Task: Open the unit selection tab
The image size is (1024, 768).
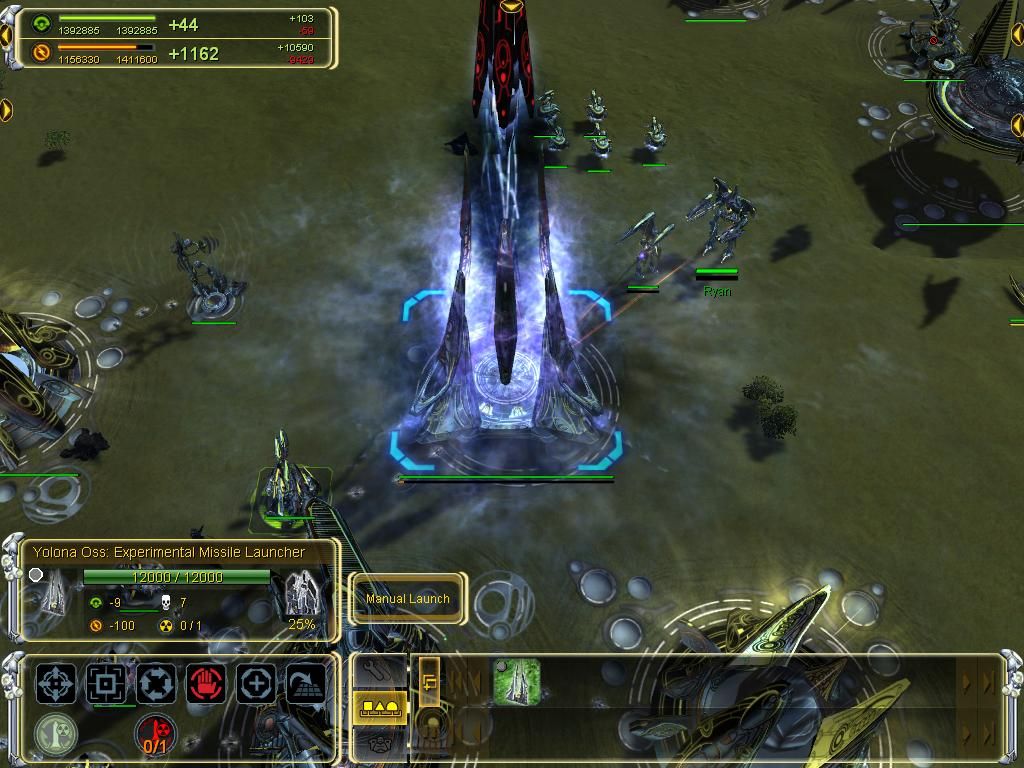Action: [380, 741]
